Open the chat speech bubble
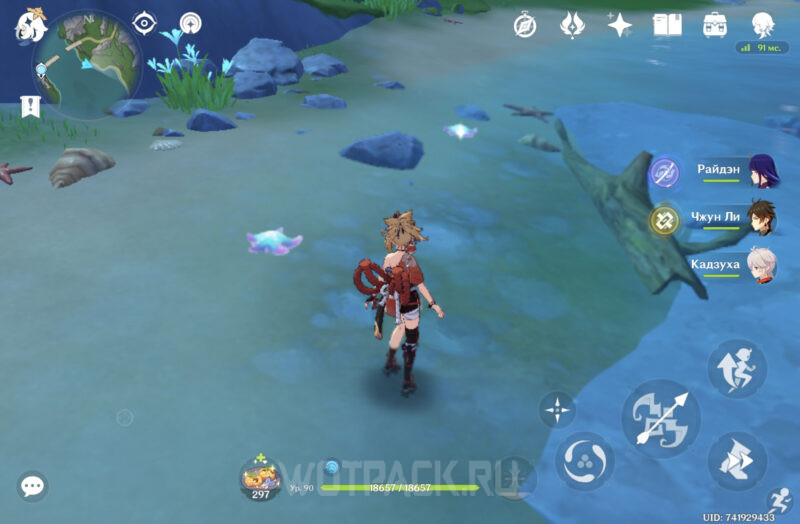The height and width of the screenshot is (524, 800). [x=33, y=487]
